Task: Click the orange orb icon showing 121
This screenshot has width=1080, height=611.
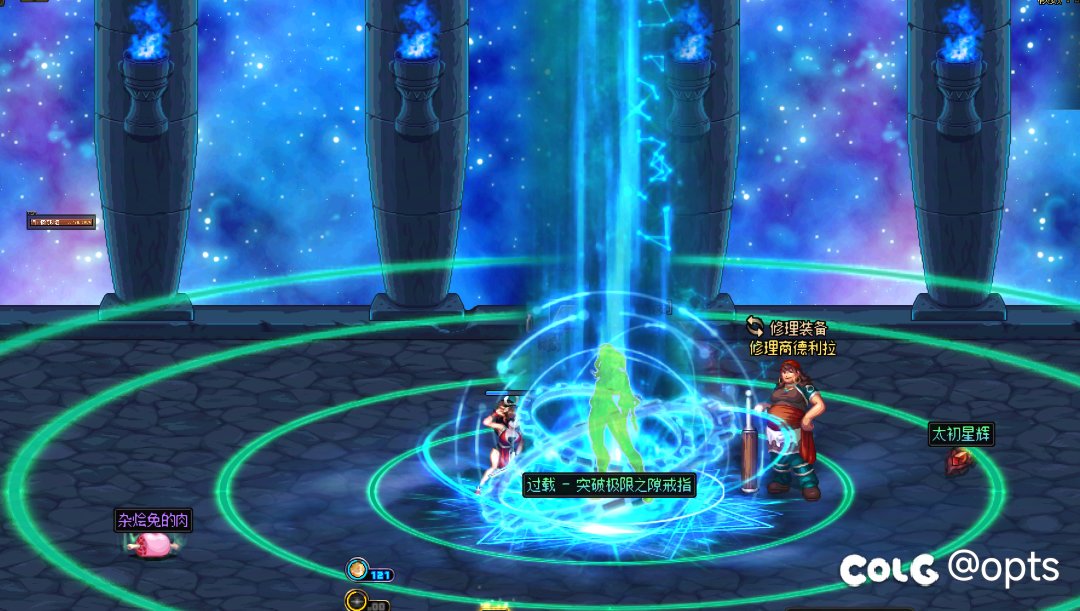Action: point(357,570)
